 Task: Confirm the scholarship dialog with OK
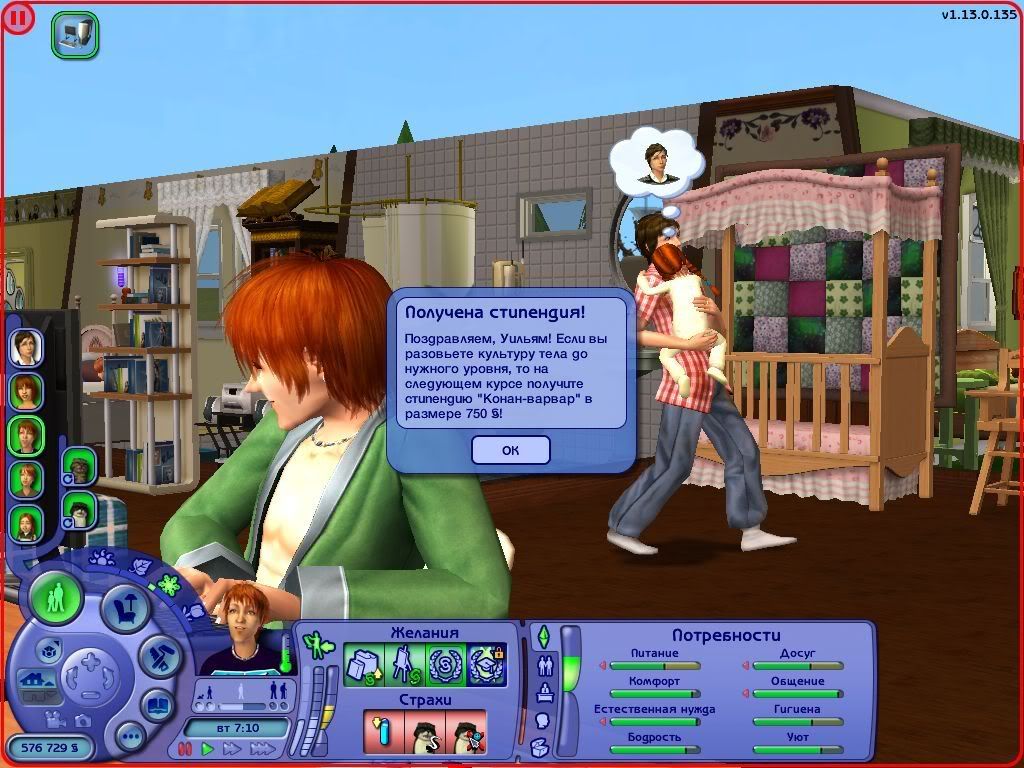point(510,450)
